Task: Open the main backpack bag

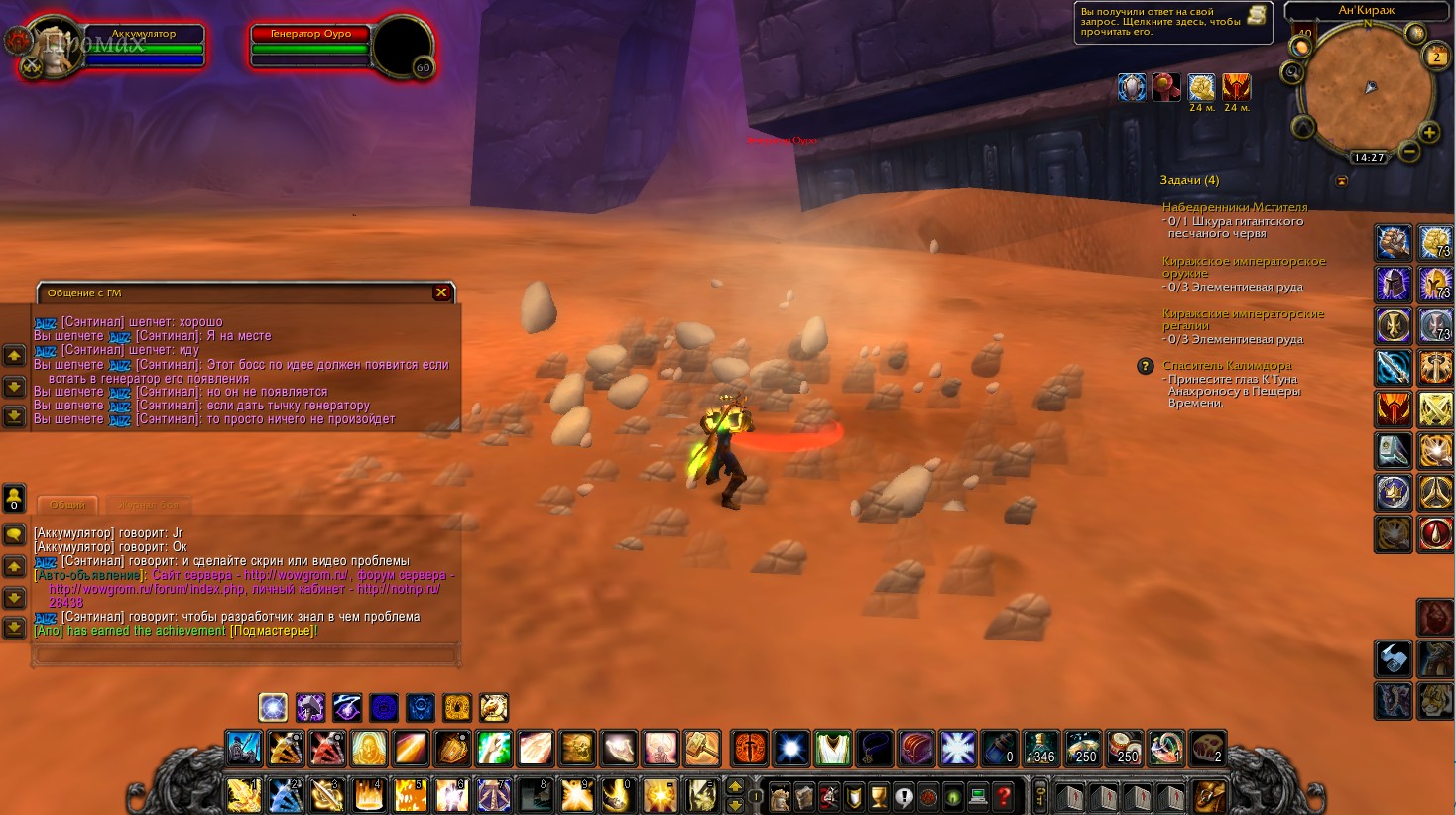Action: (x=1210, y=795)
